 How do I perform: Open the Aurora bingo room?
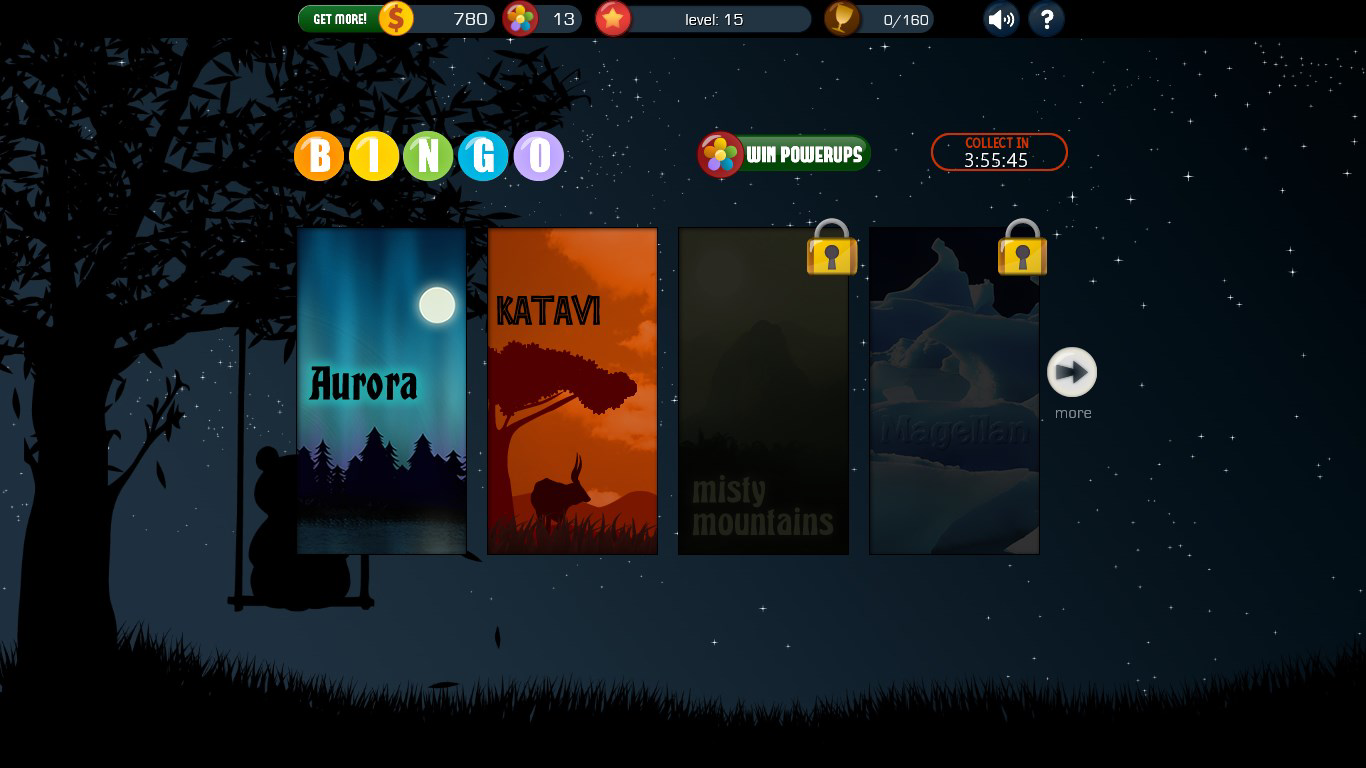[x=381, y=390]
